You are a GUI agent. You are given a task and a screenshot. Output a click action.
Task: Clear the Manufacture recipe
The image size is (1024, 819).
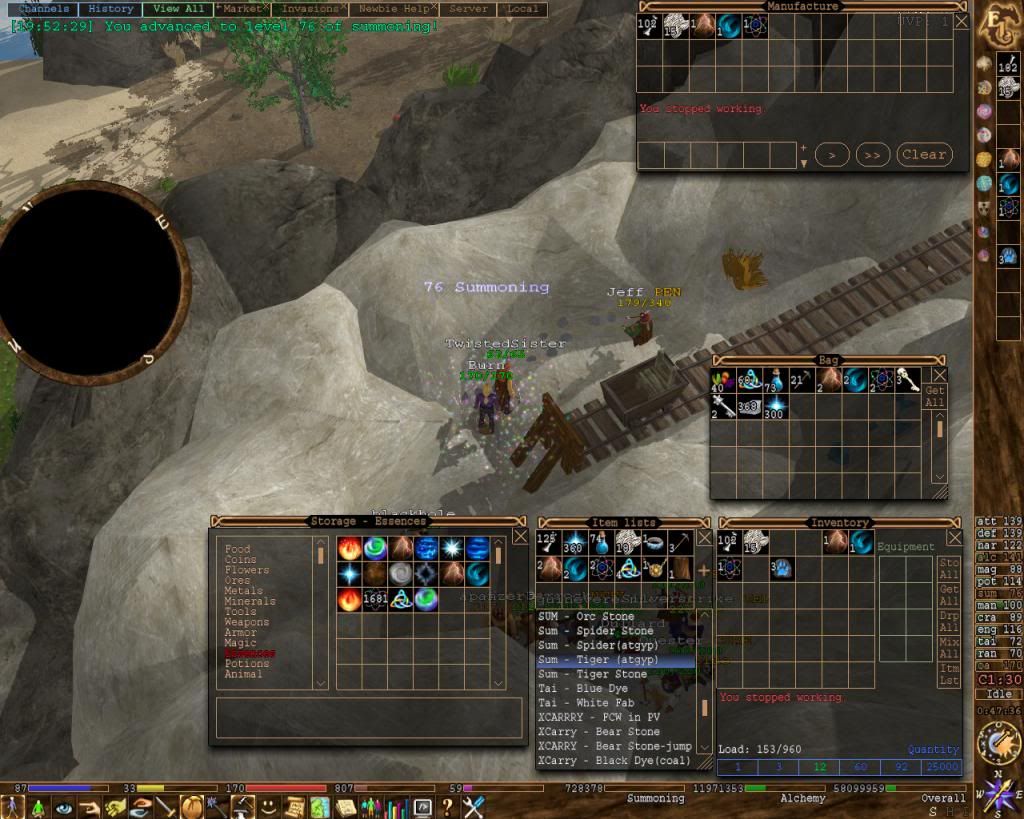click(x=923, y=155)
